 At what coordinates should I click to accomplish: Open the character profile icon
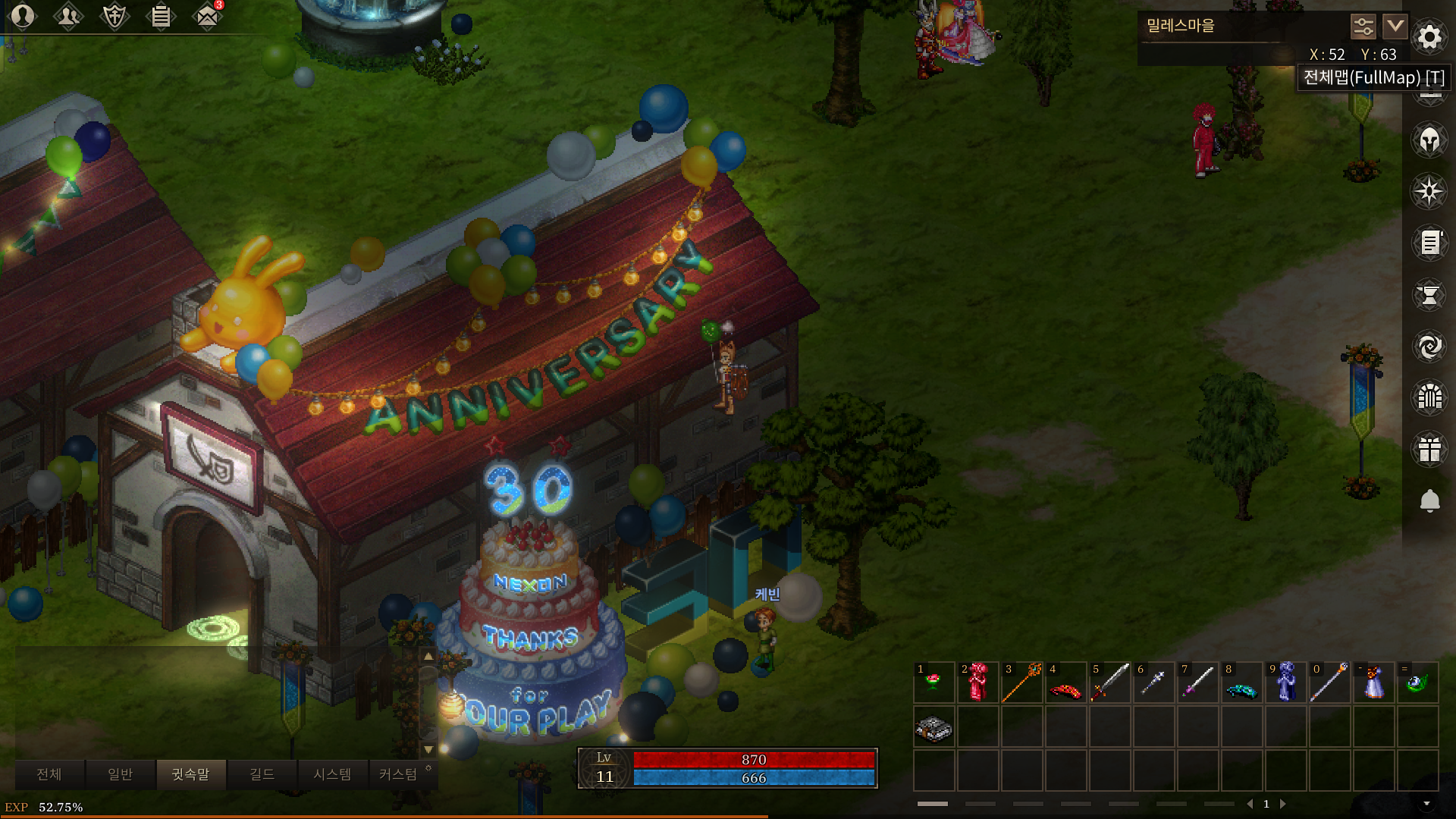tap(23, 16)
